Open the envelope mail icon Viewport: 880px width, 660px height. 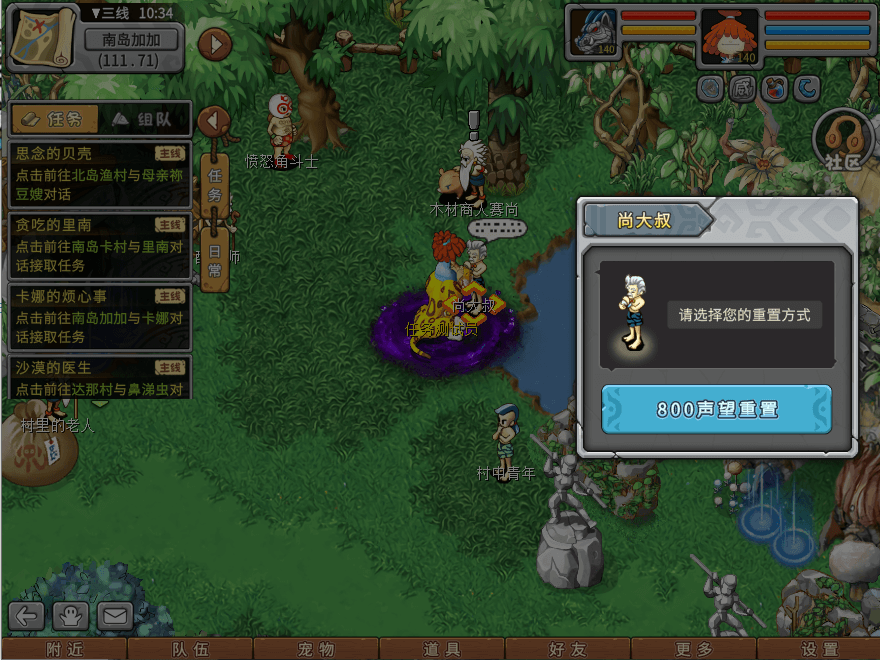(115, 616)
